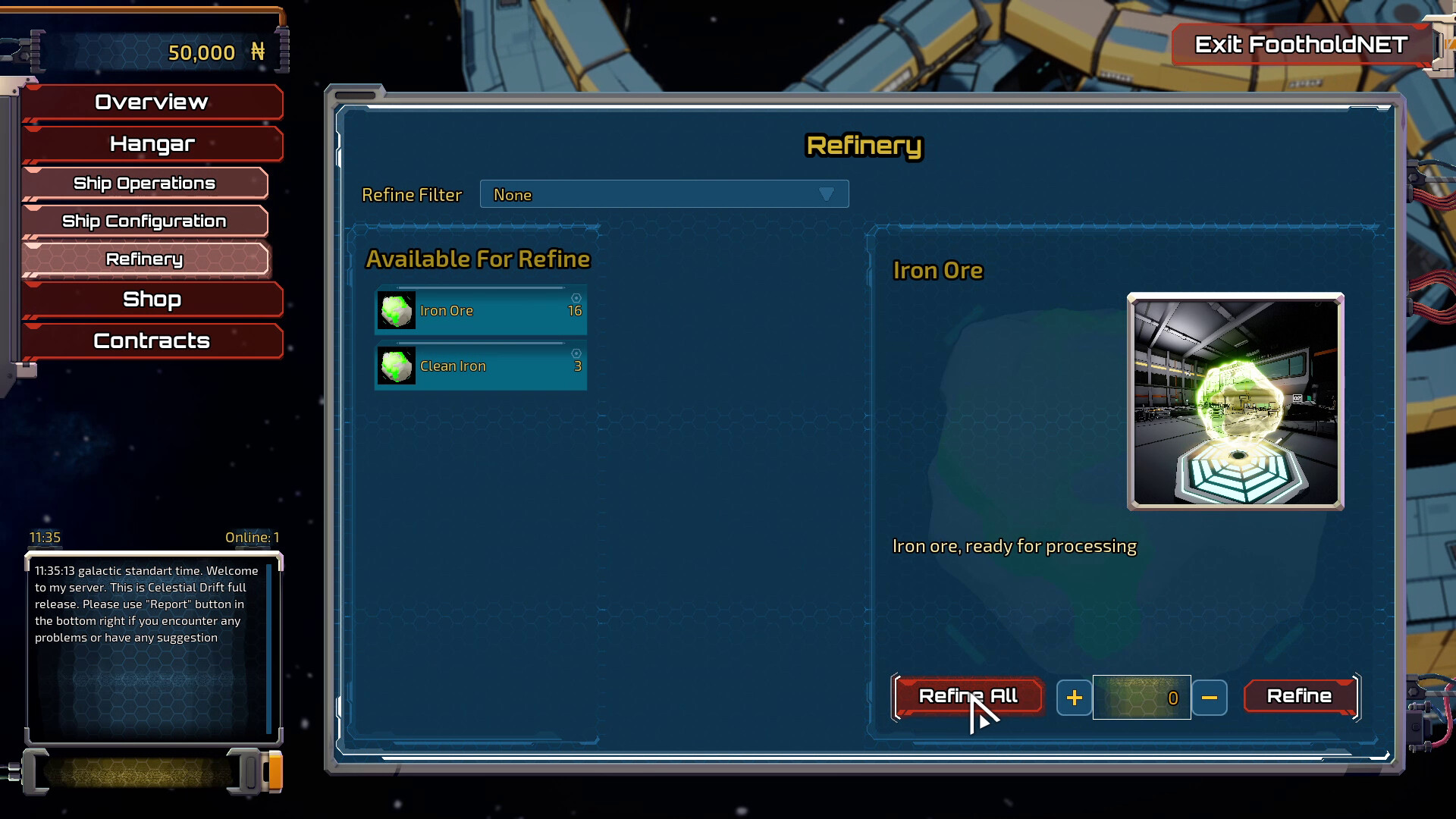Confirm with the Refine button
Image resolution: width=1456 pixels, height=819 pixels.
pos(1299,696)
